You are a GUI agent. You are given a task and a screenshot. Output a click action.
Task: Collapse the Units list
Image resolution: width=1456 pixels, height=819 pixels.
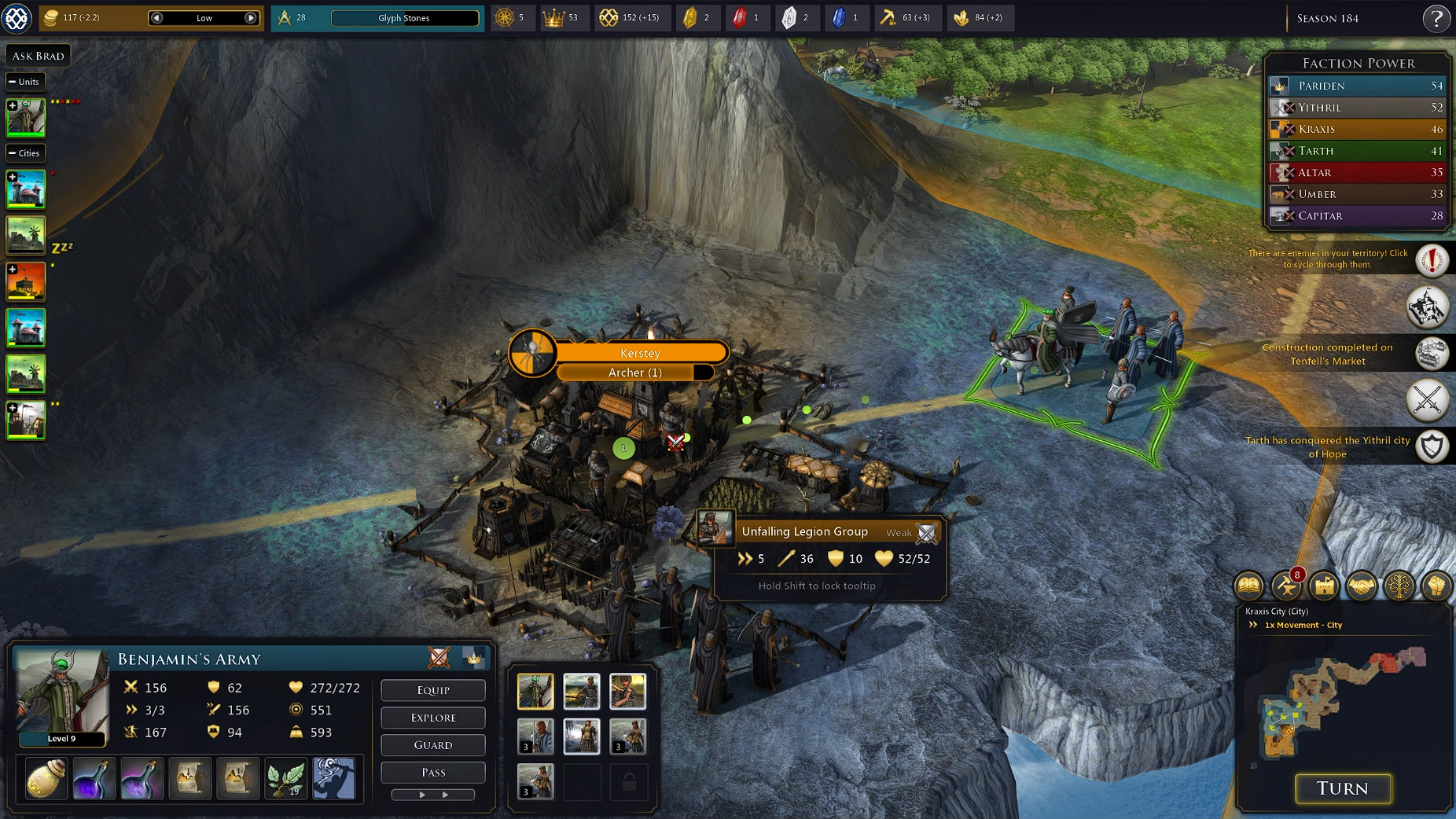tap(13, 82)
